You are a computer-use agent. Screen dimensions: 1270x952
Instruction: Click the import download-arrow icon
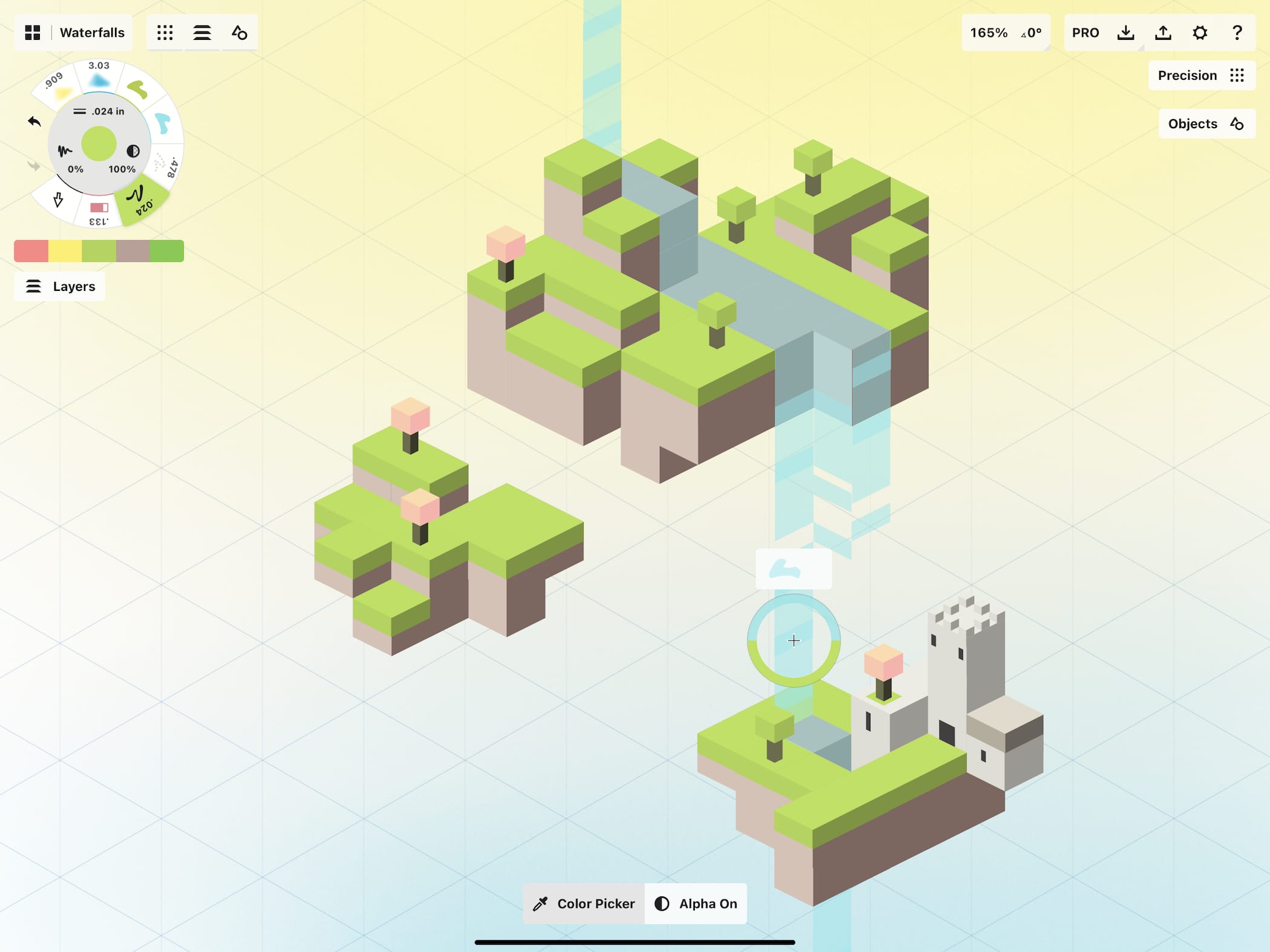1125,33
